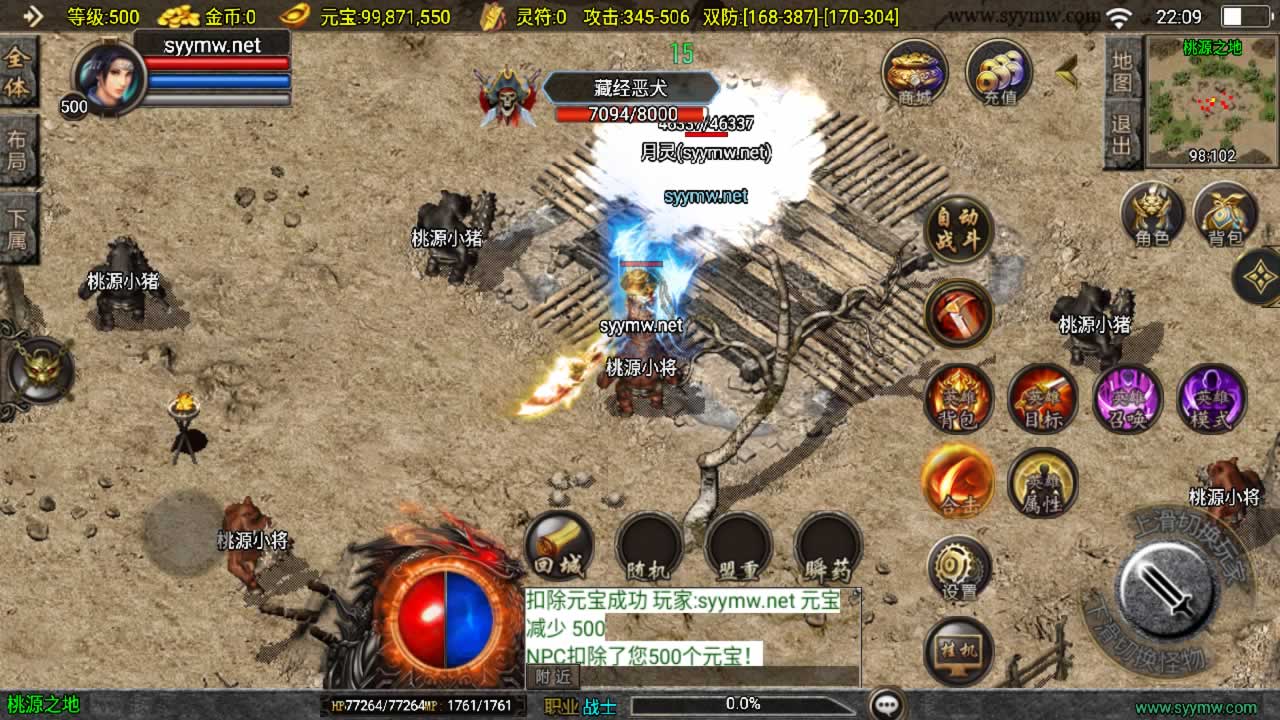Select the 附近 nearby chat channel
Screen dimensions: 1280x720
552,677
